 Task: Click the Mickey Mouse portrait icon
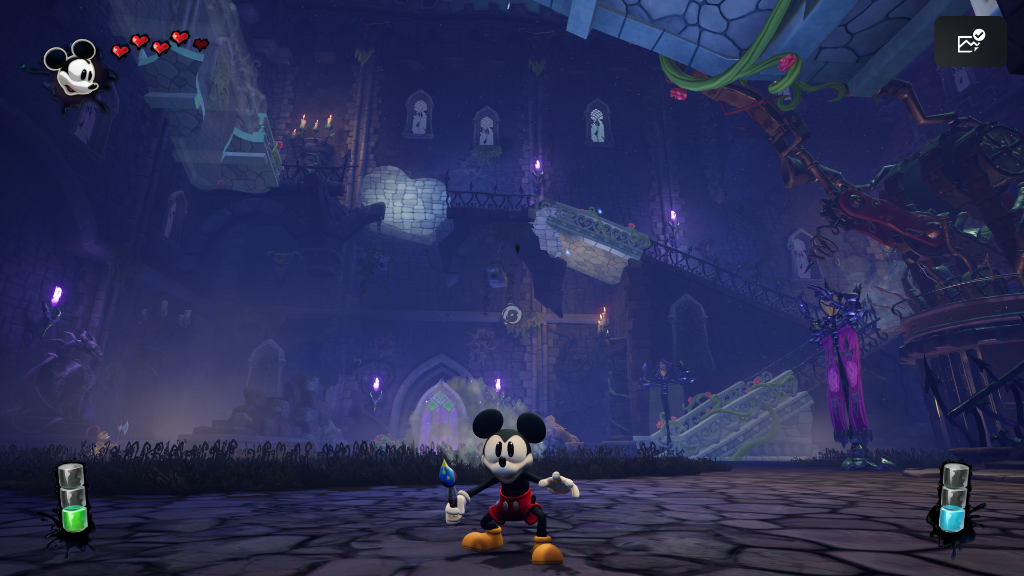tap(75, 70)
